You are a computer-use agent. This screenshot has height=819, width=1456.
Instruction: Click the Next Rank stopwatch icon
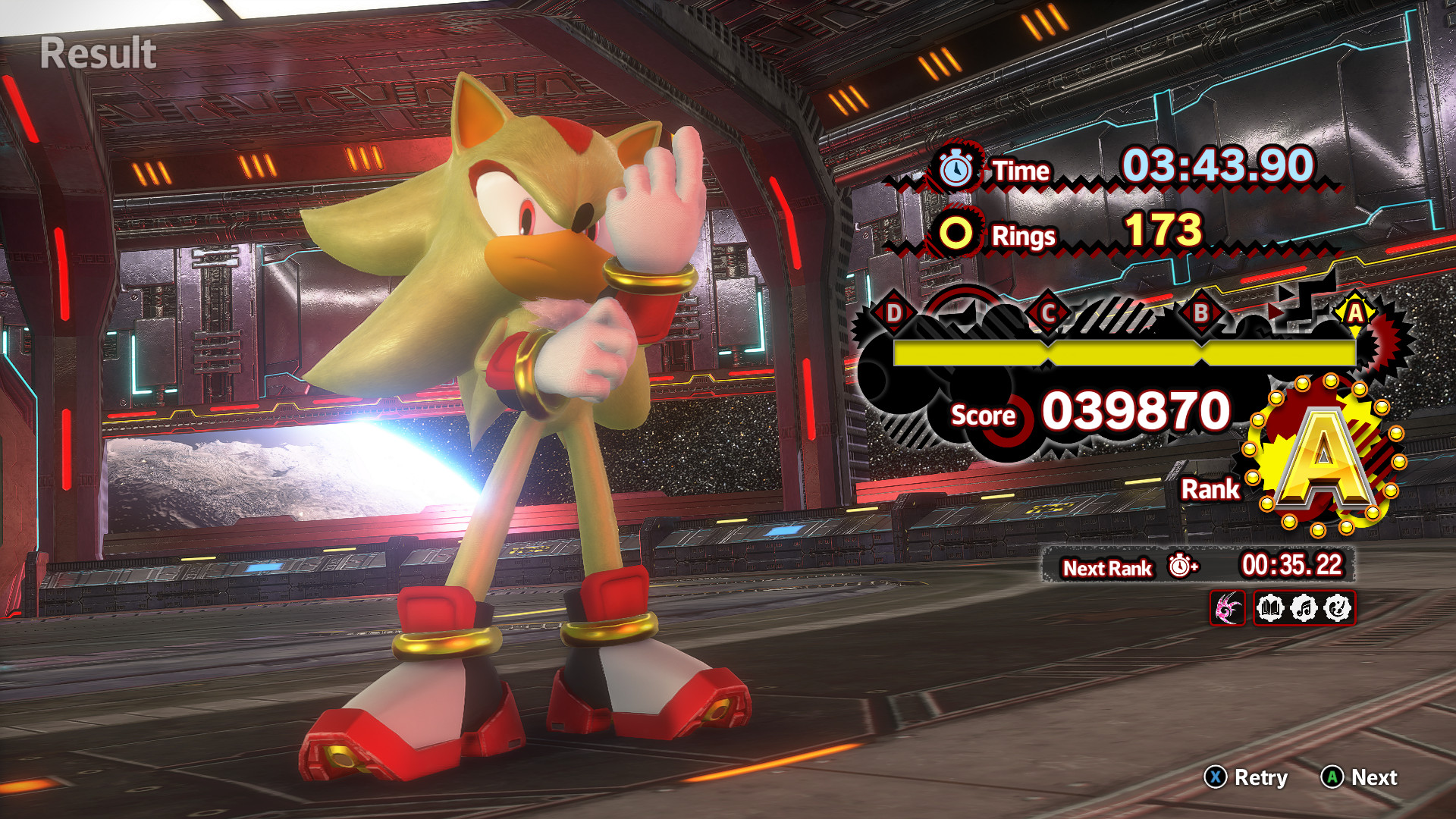tap(1181, 566)
